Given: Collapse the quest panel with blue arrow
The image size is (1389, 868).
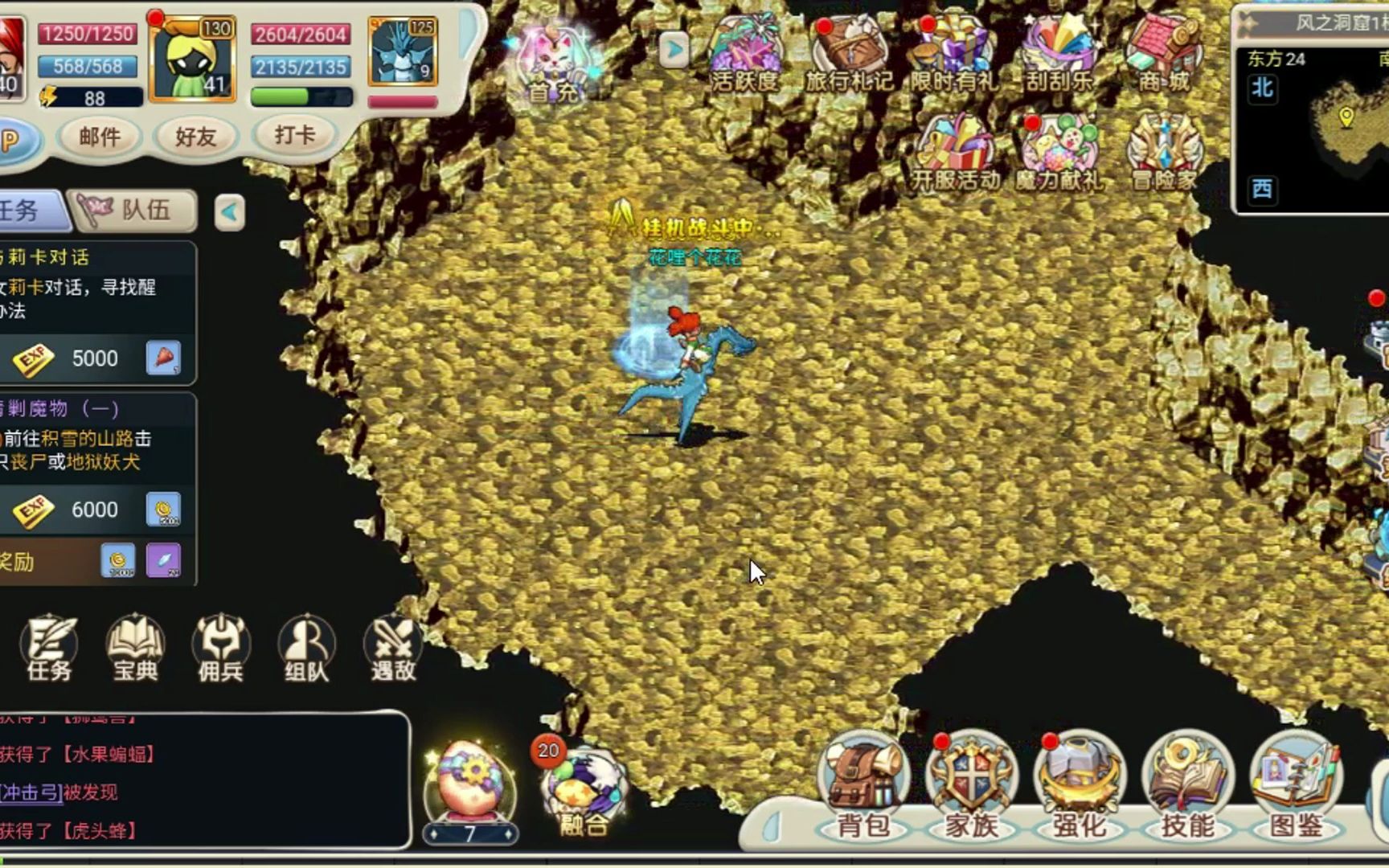Looking at the screenshot, I should pyautogui.click(x=231, y=211).
